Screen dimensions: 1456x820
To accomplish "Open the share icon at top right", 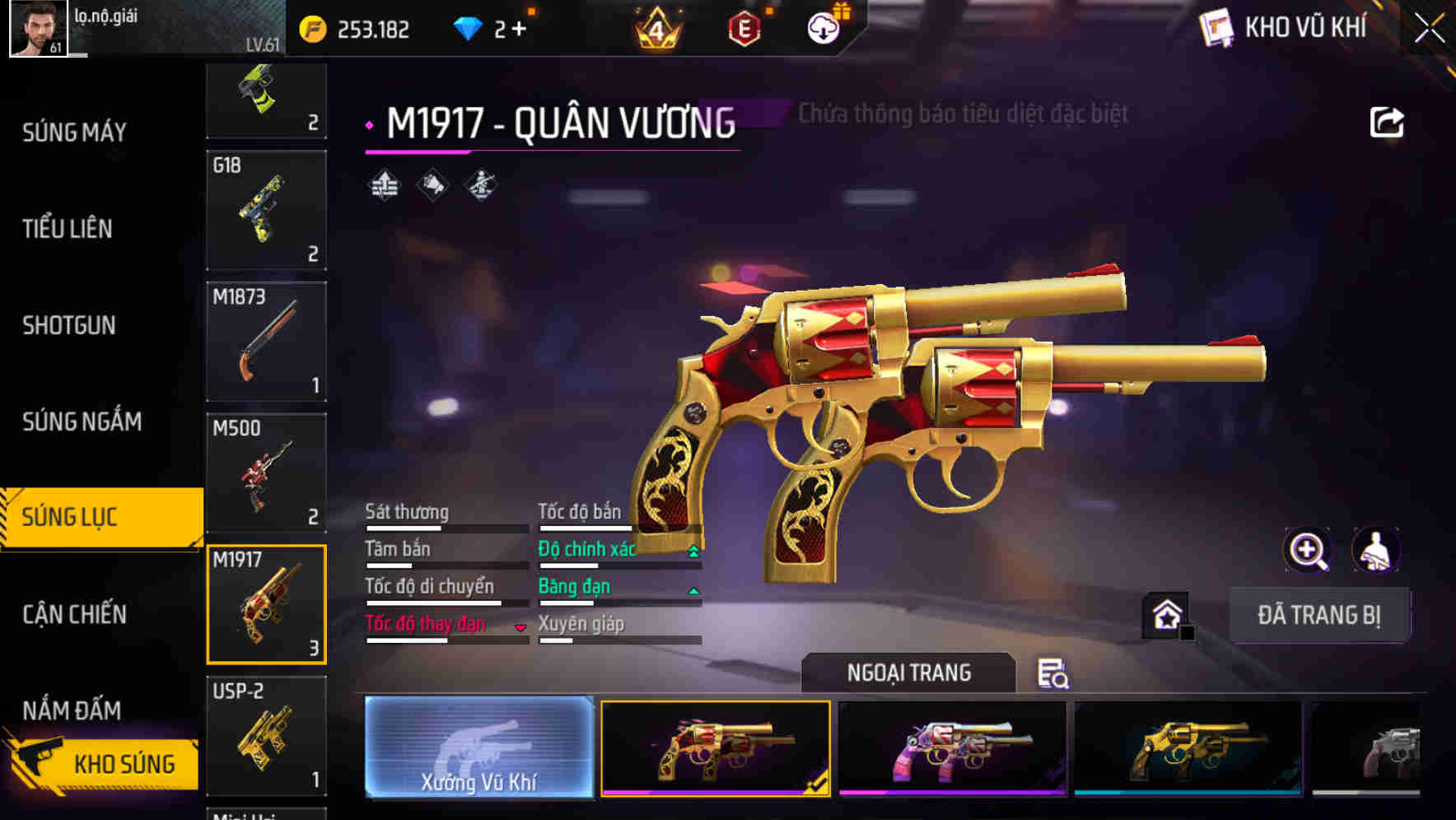I will pos(1388,122).
